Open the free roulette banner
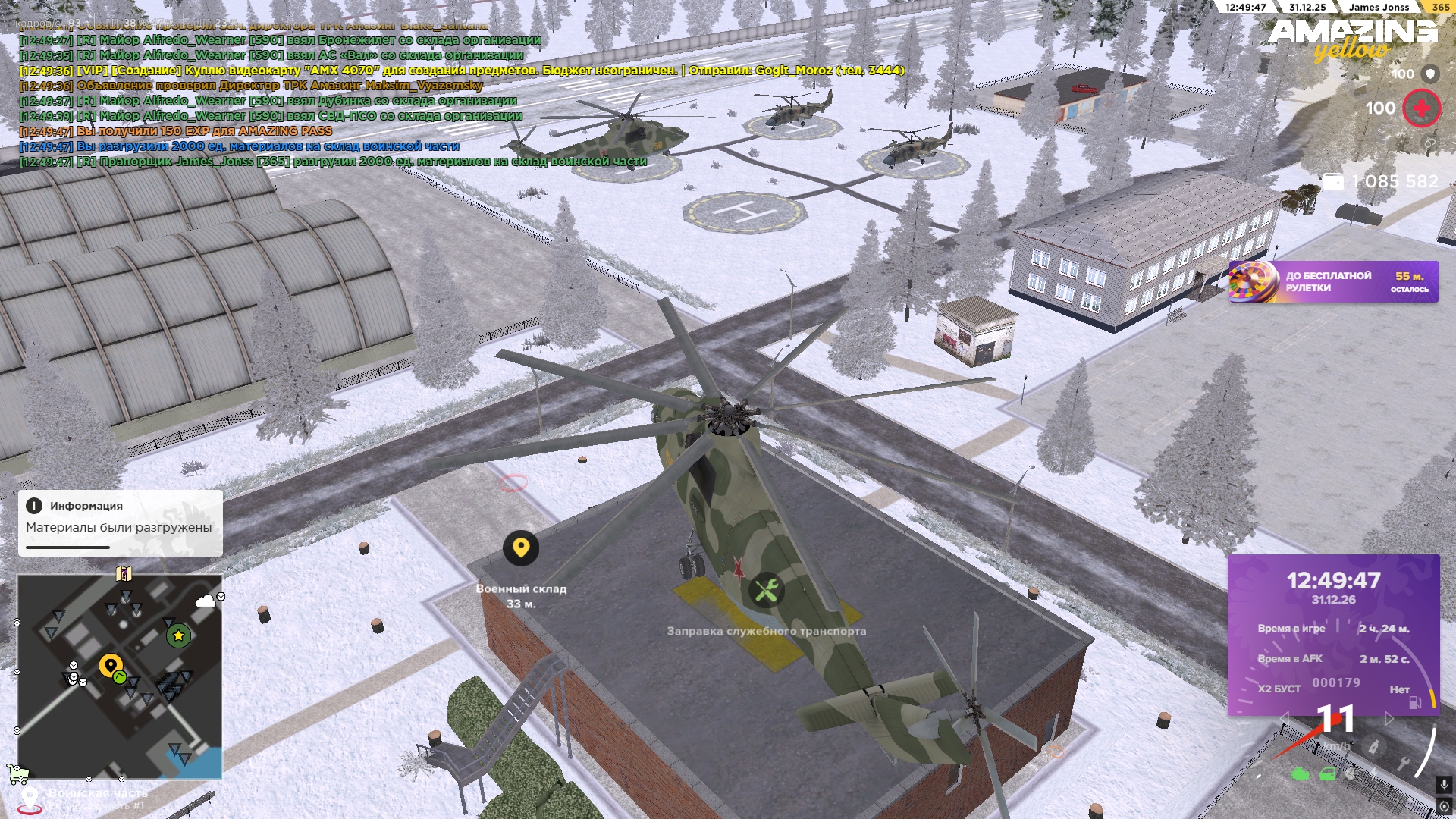 (1332, 282)
